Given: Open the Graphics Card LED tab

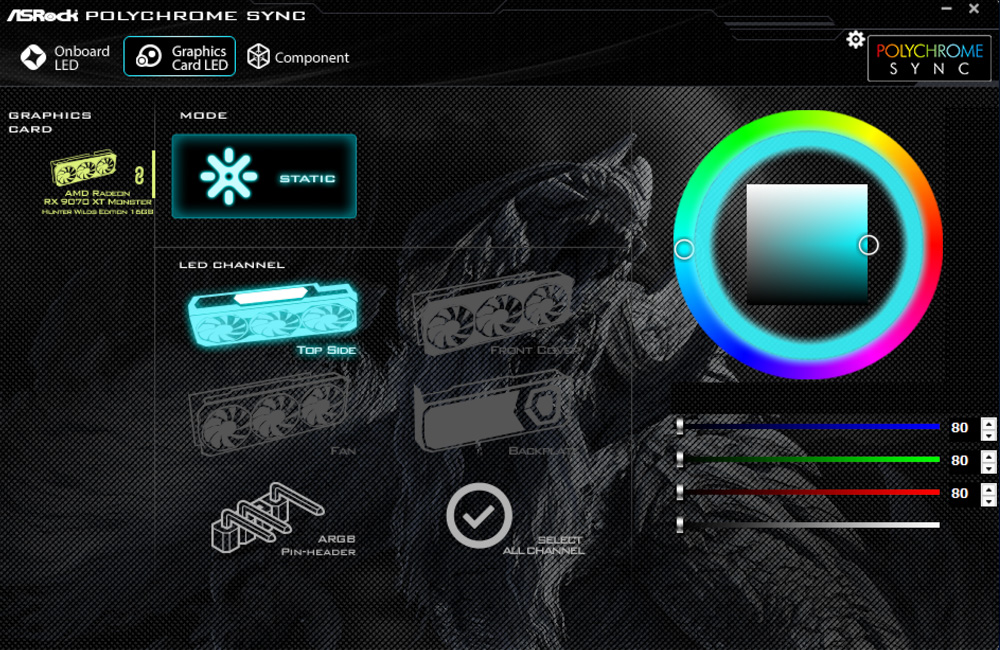Looking at the screenshot, I should tap(180, 58).
